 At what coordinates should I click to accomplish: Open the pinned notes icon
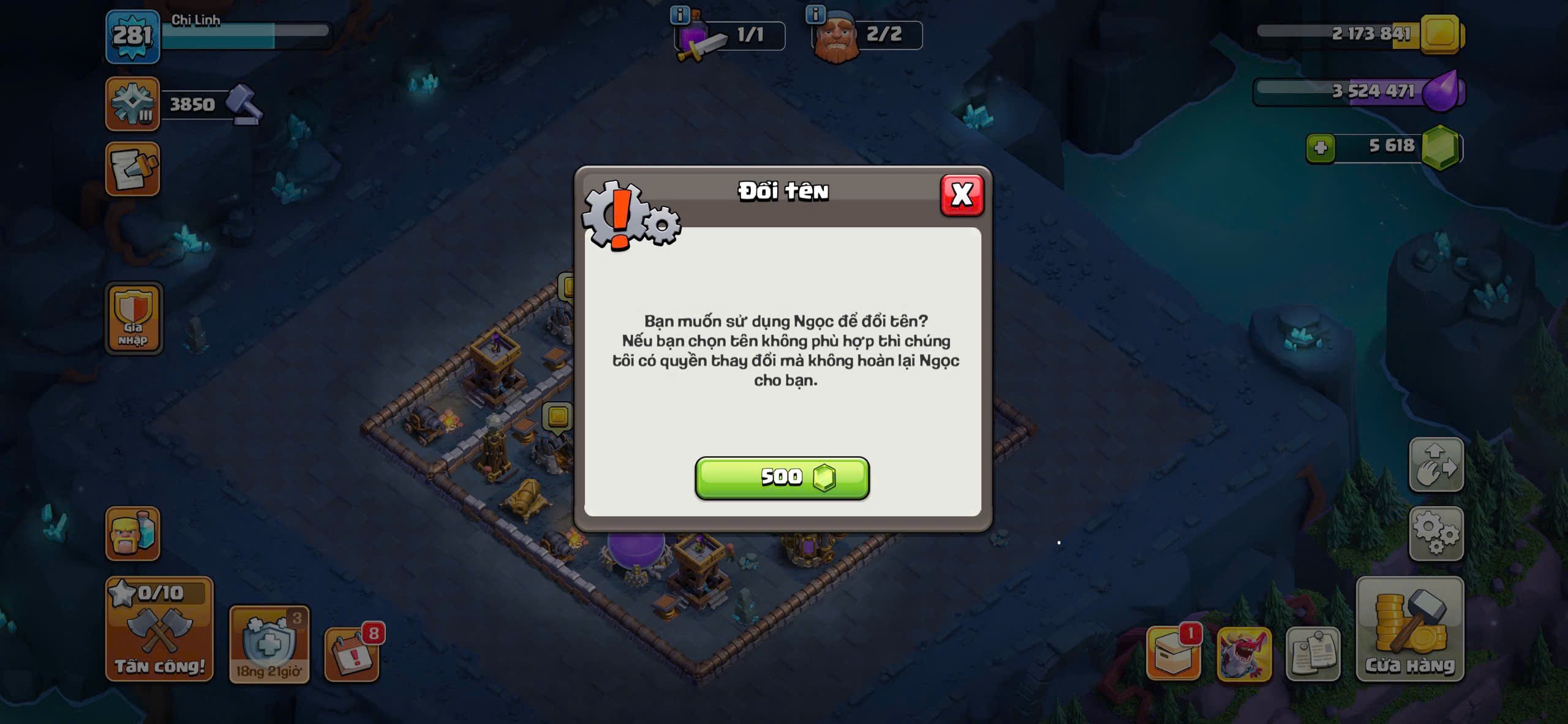tap(1313, 654)
